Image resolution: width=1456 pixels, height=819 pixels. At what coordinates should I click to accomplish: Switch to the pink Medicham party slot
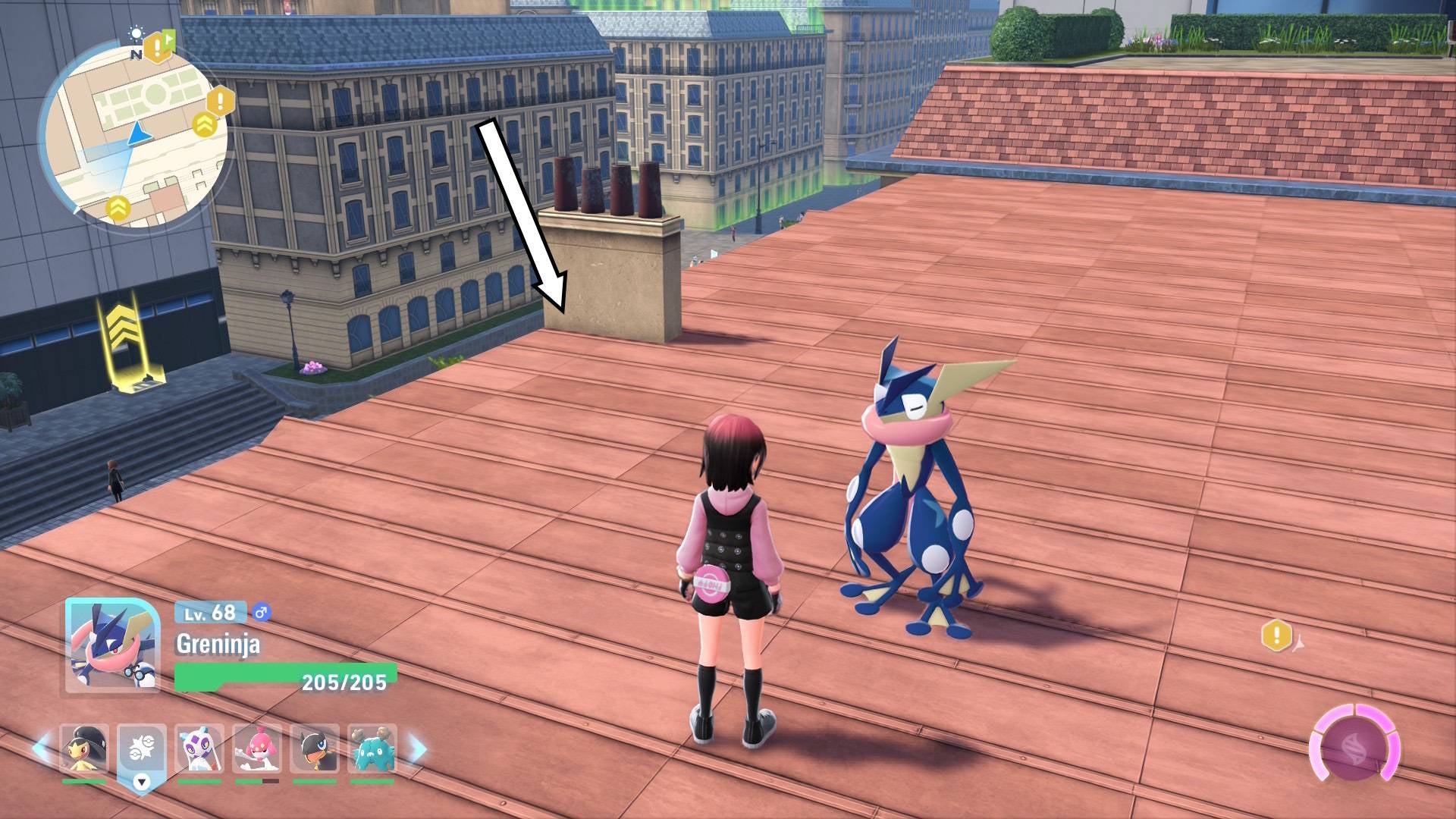[256, 749]
